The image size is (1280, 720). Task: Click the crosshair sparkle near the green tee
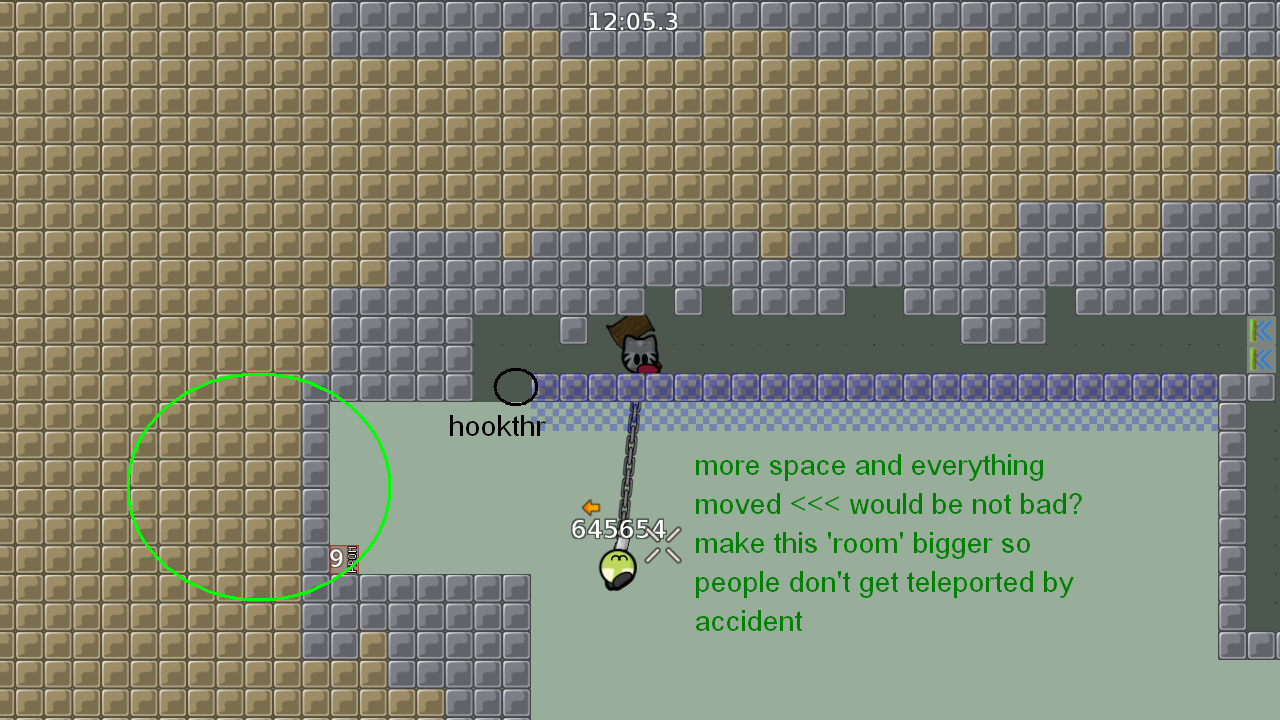tap(662, 547)
